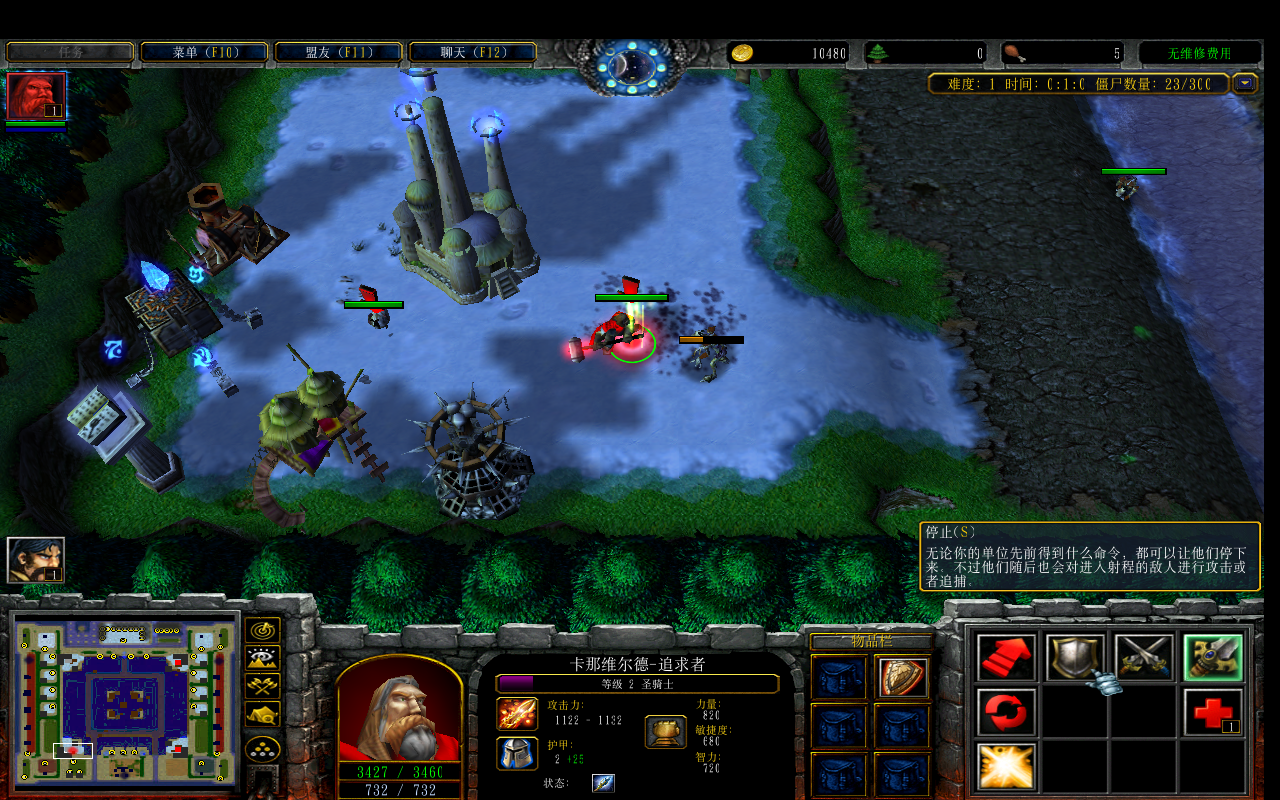Open hero skills with the red cross
This screenshot has height=800, width=1280.
pyautogui.click(x=1212, y=712)
